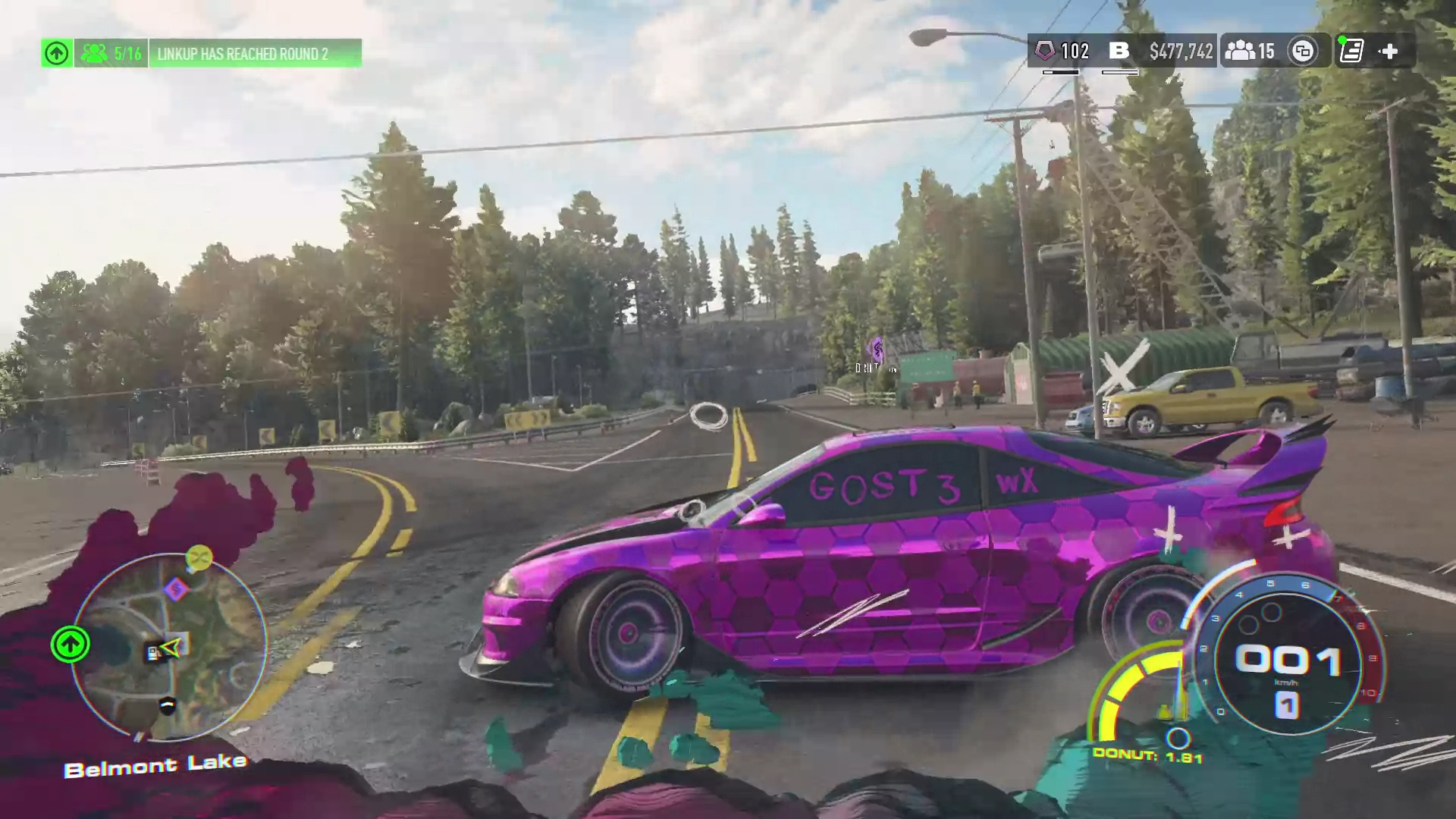The width and height of the screenshot is (1456, 819).
Task: Show the 15 players in session
Action: pyautogui.click(x=1249, y=52)
